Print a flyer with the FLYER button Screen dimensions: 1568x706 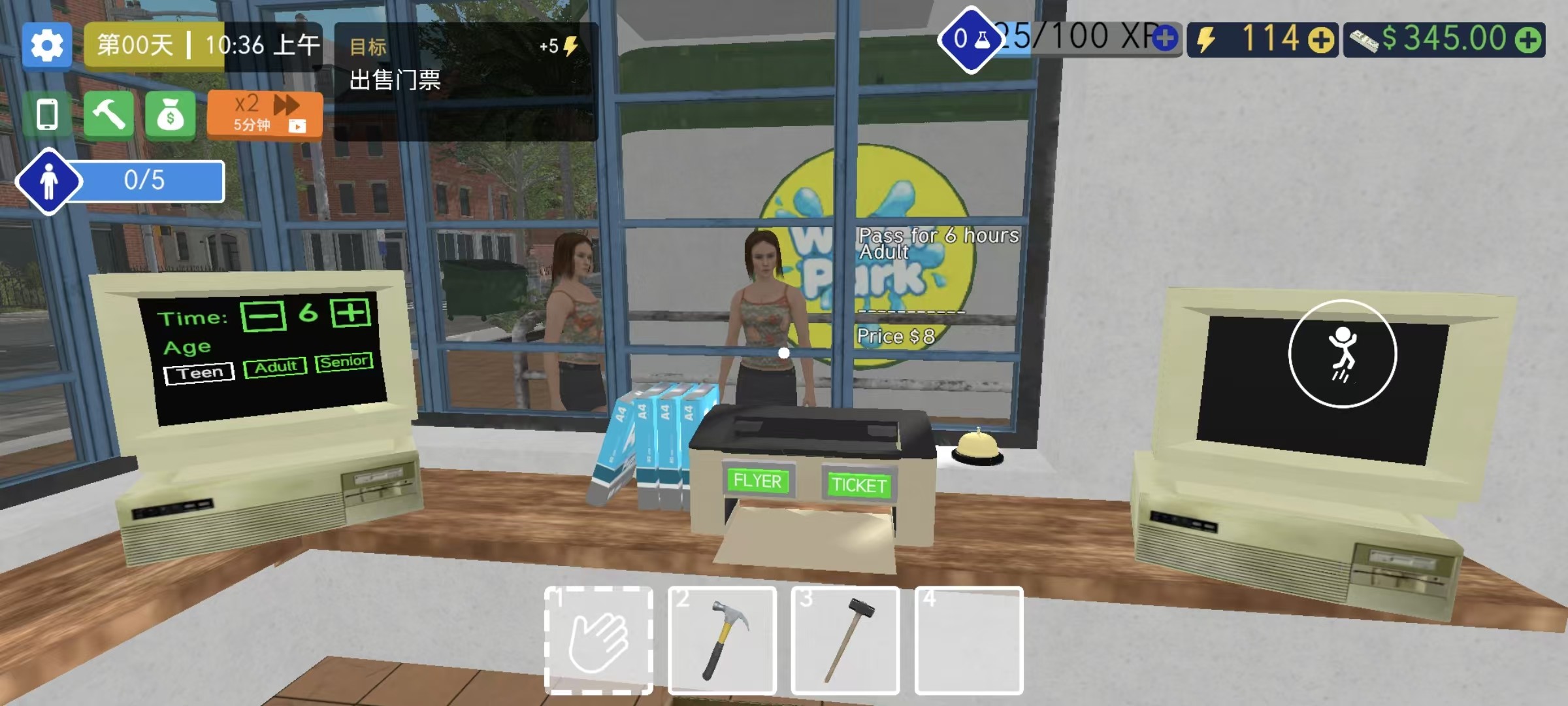pos(757,481)
